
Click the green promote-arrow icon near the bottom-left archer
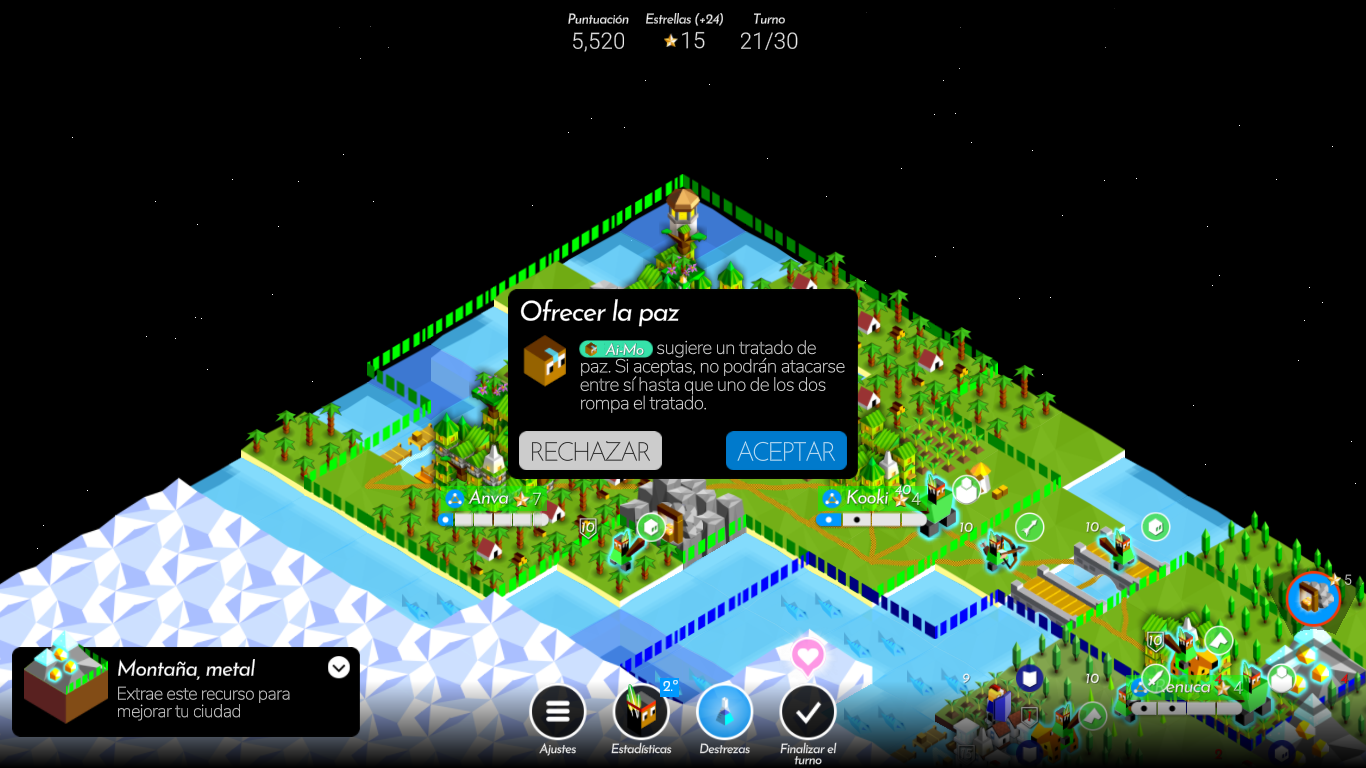(x=1092, y=716)
